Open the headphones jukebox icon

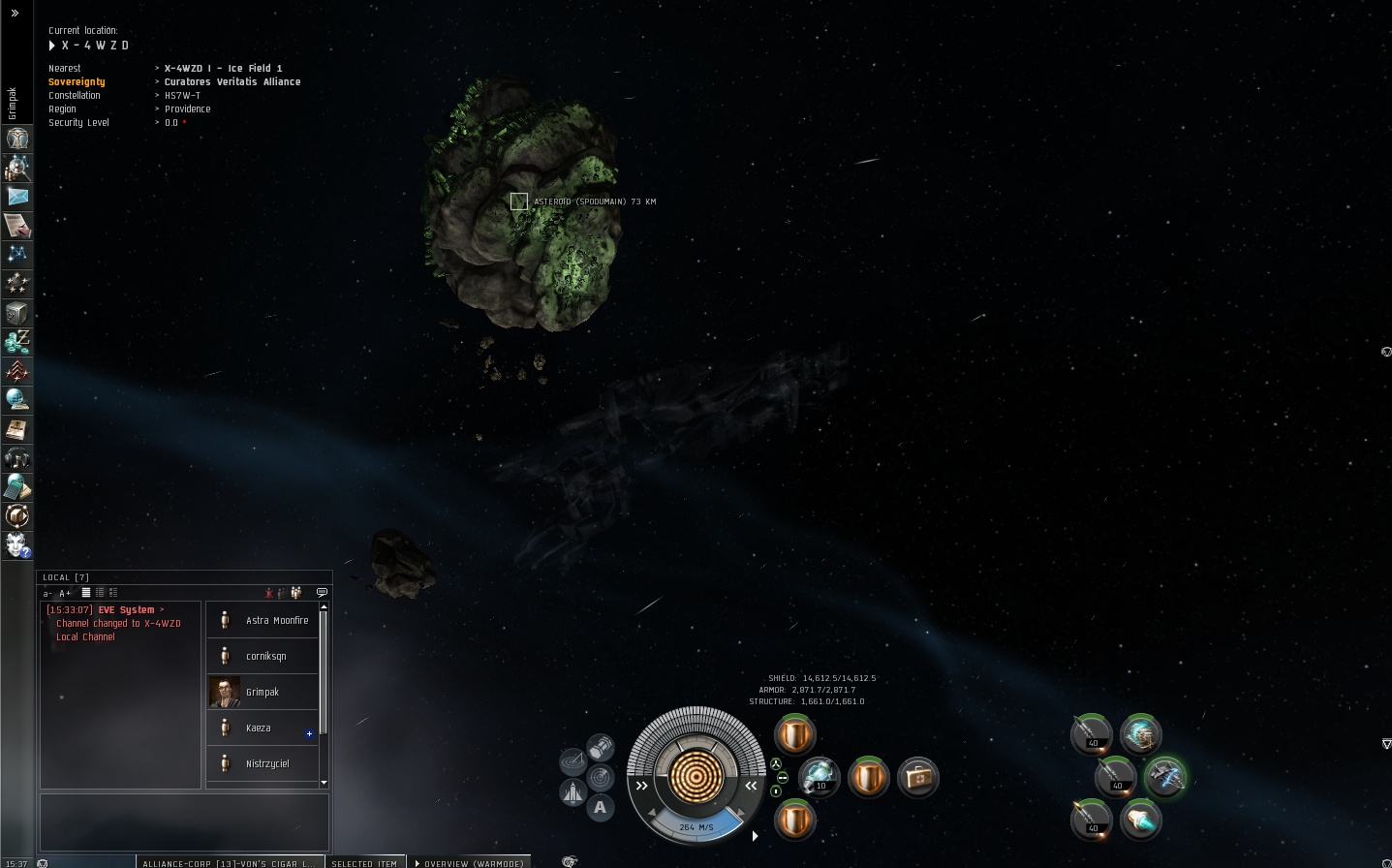click(x=16, y=458)
